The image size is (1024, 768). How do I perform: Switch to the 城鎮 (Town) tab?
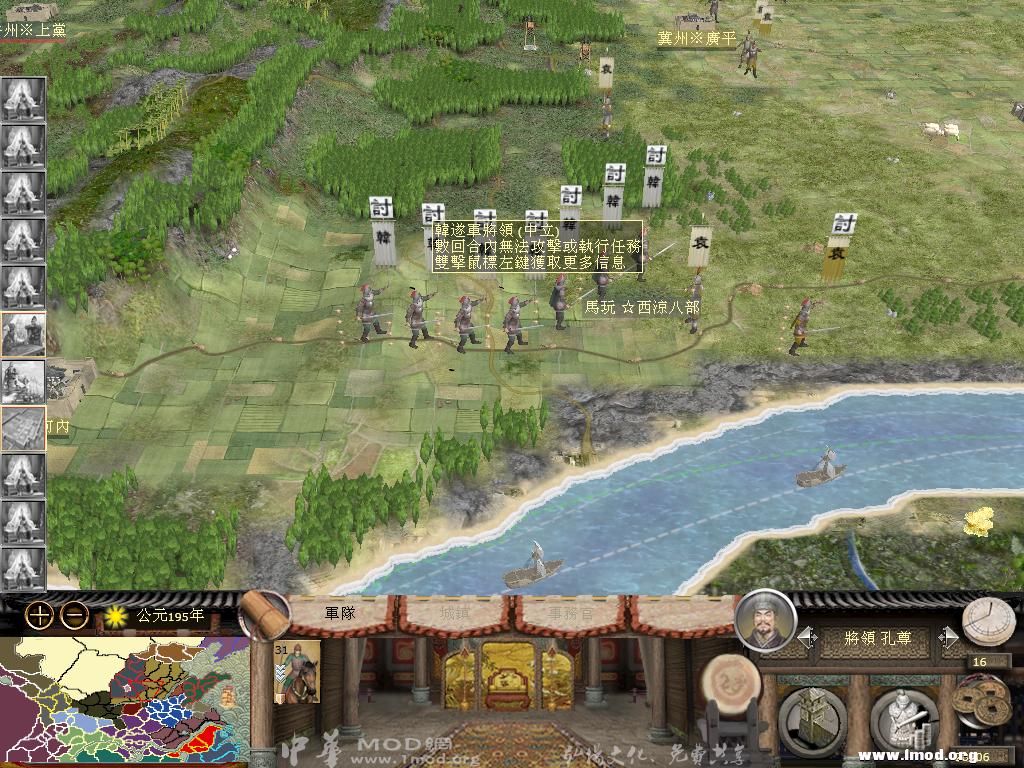click(456, 613)
